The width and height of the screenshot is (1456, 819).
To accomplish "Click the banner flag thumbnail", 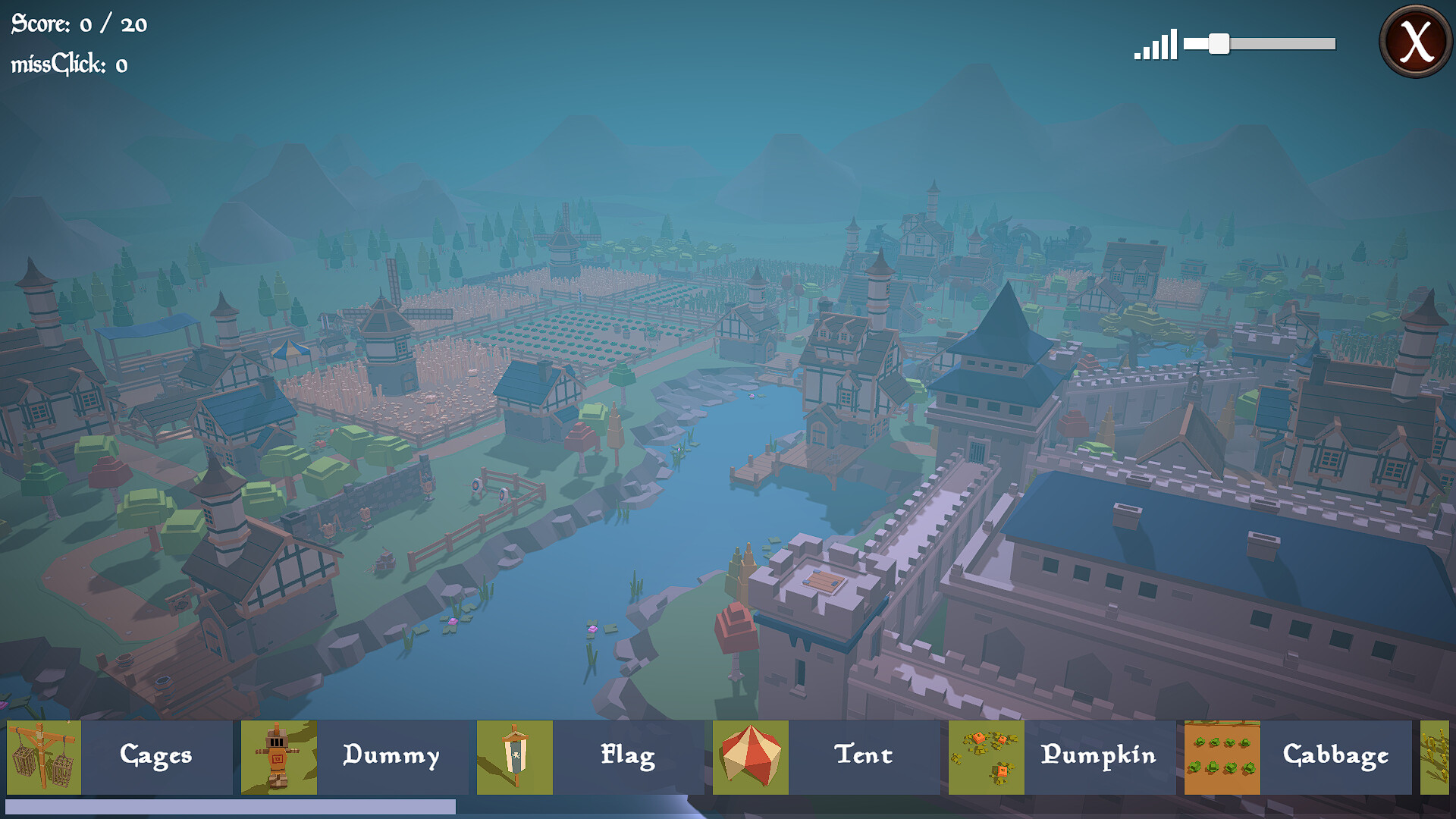I will pos(515,757).
